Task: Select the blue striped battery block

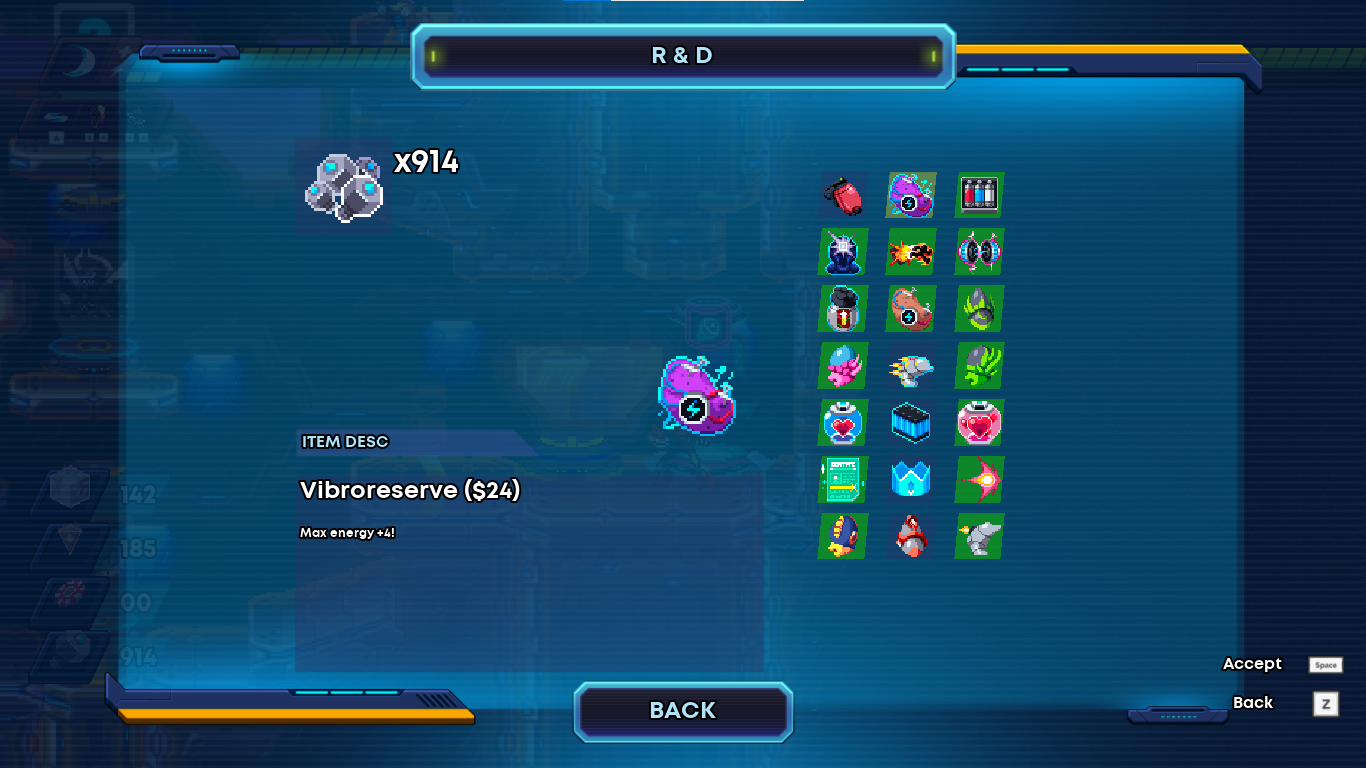Action: click(x=911, y=423)
